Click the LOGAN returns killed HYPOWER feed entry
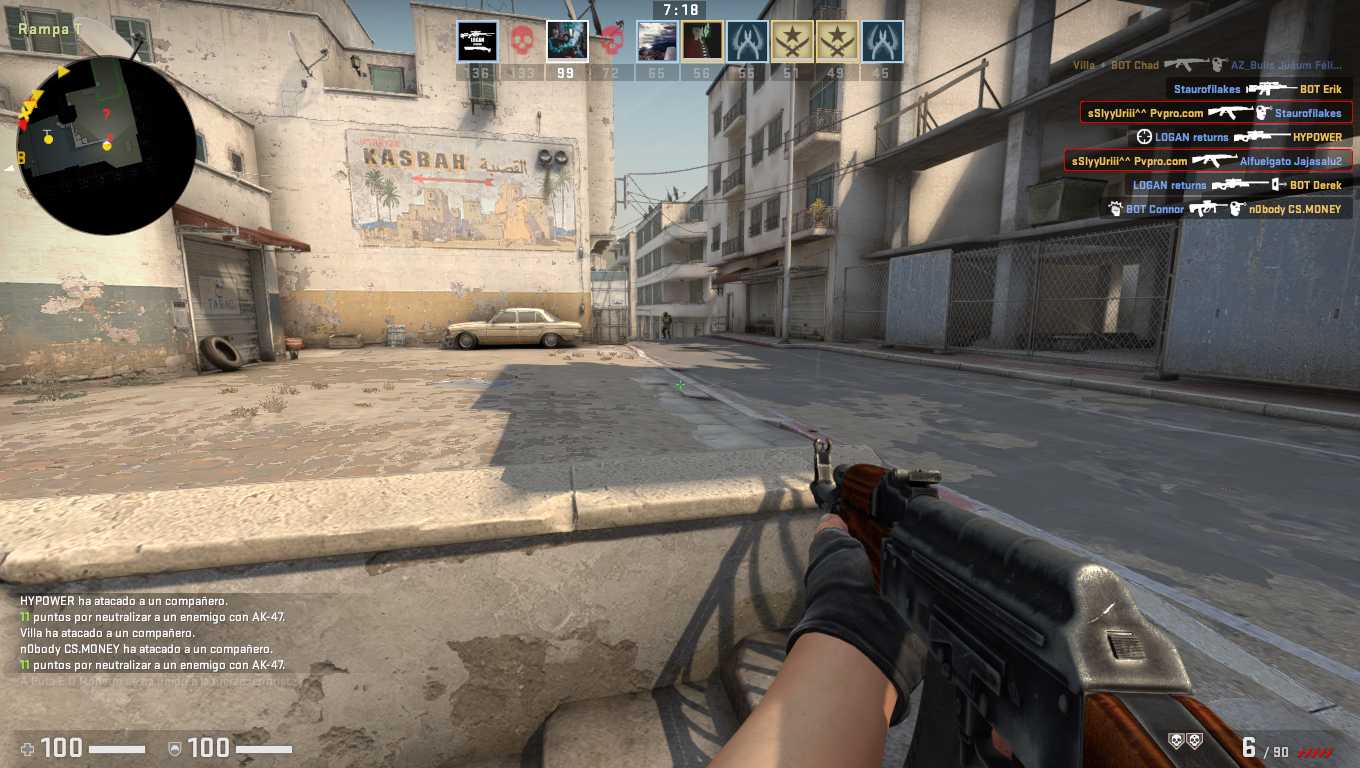Viewport: 1360px width, 768px height. pyautogui.click(x=1240, y=137)
